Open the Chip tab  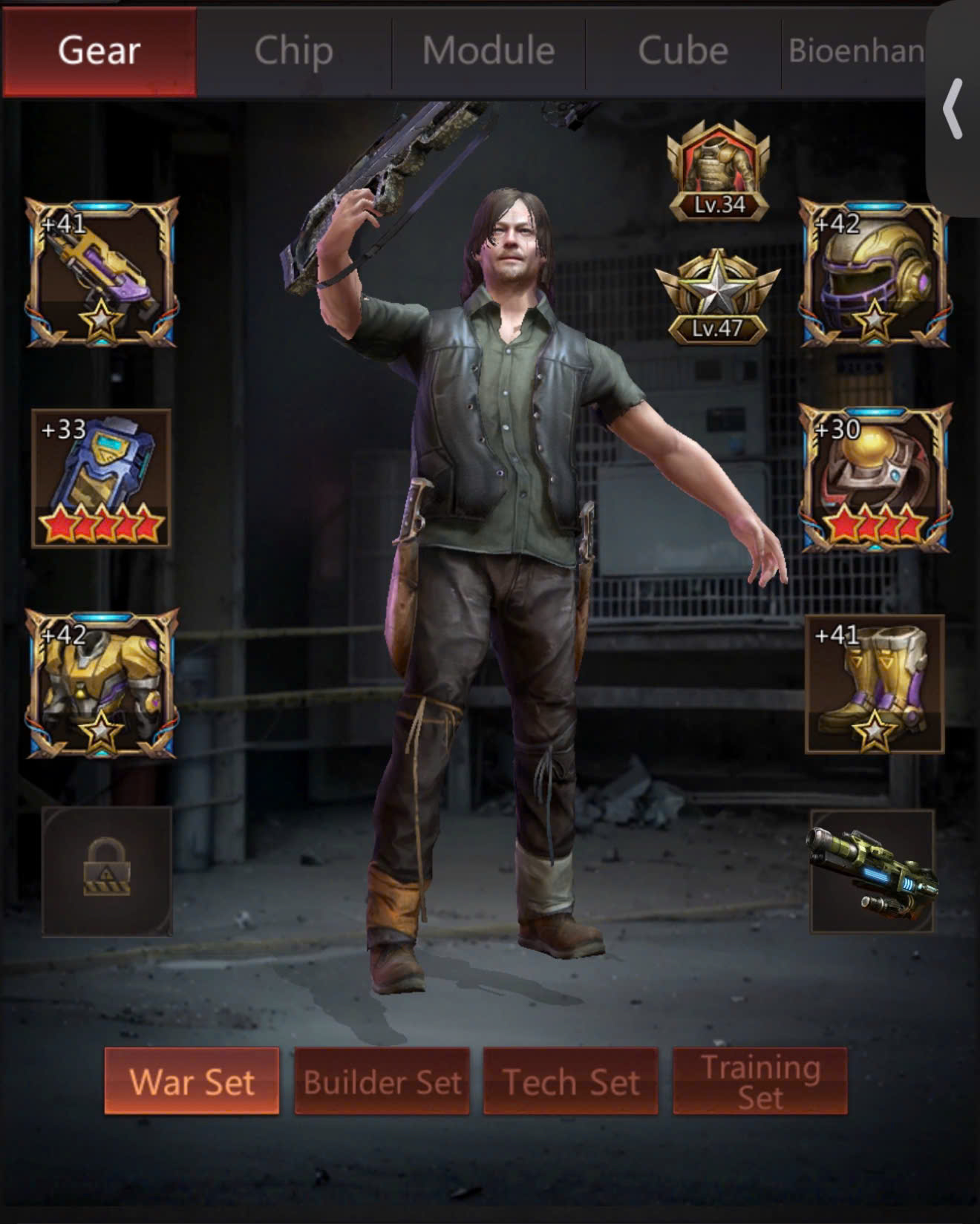click(x=294, y=51)
